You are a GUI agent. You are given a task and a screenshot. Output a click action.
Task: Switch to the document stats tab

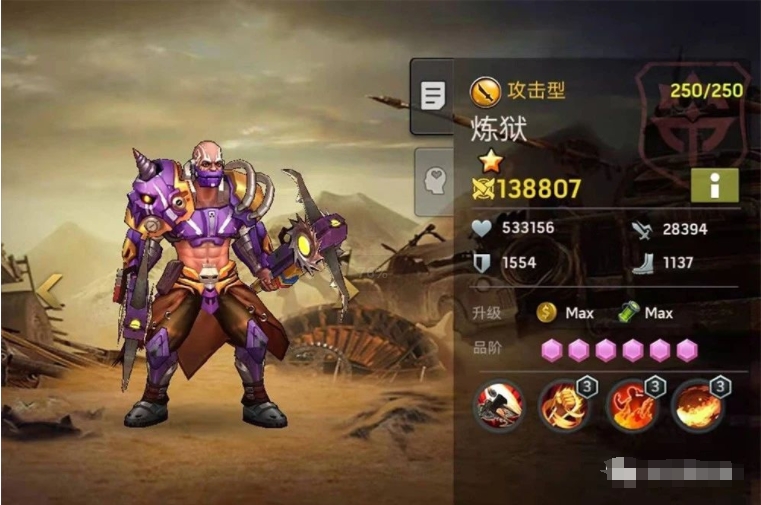click(x=433, y=96)
